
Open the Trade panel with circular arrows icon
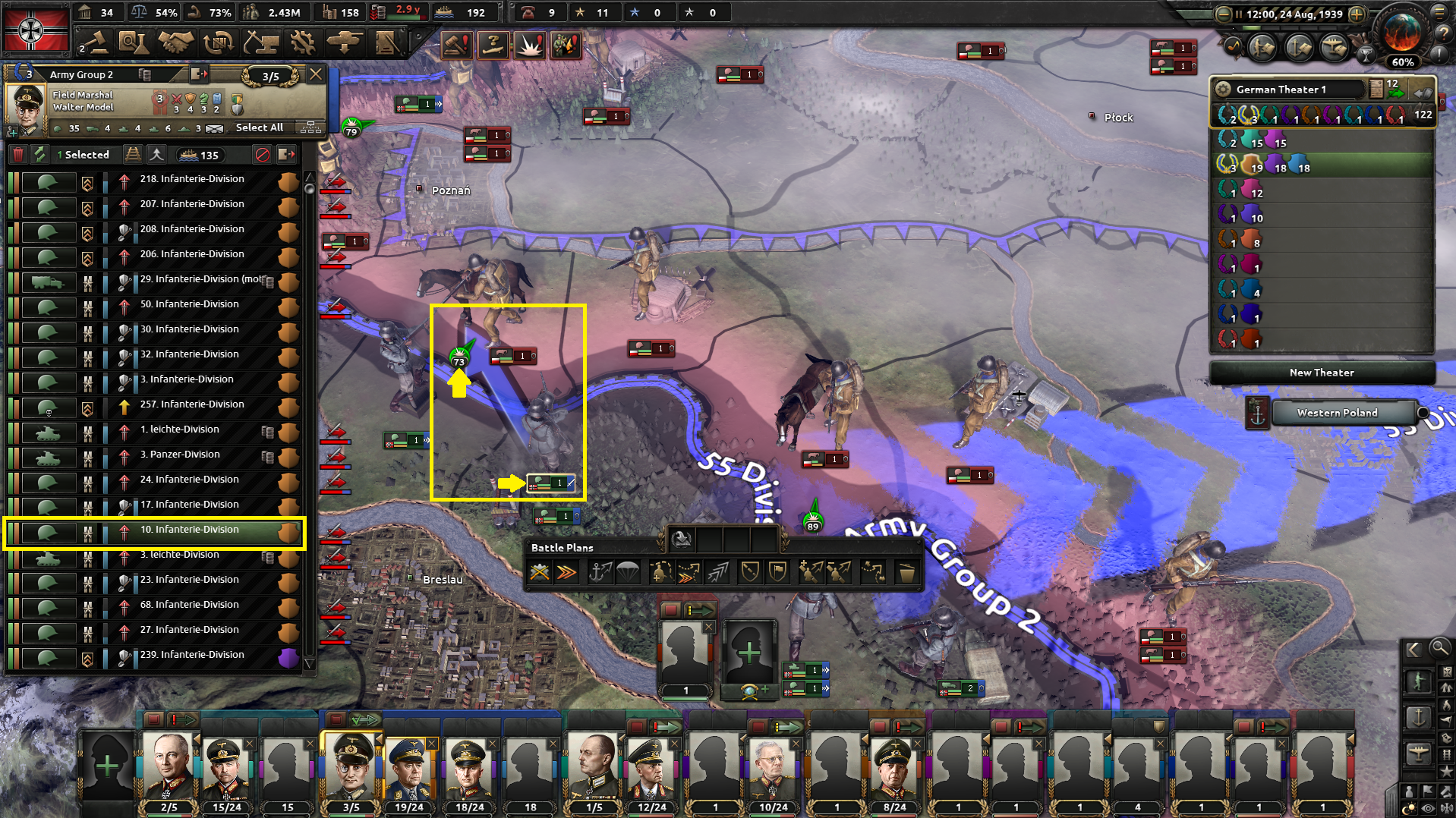pos(219,43)
